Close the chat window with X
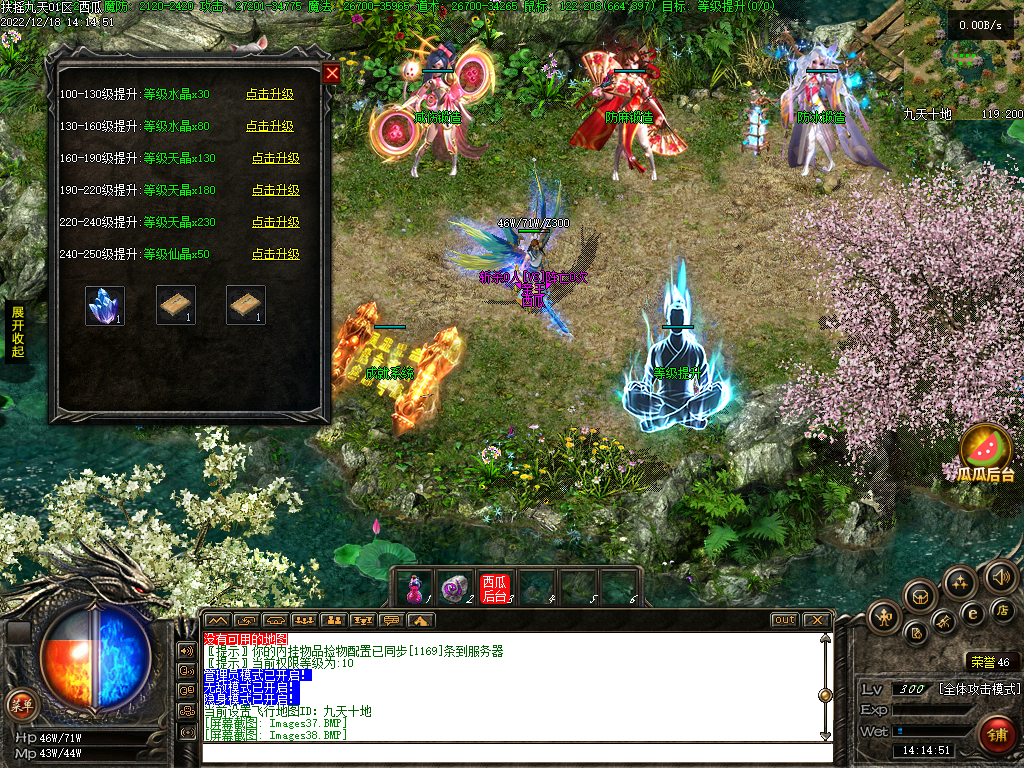The height and width of the screenshot is (768, 1024). (x=817, y=620)
